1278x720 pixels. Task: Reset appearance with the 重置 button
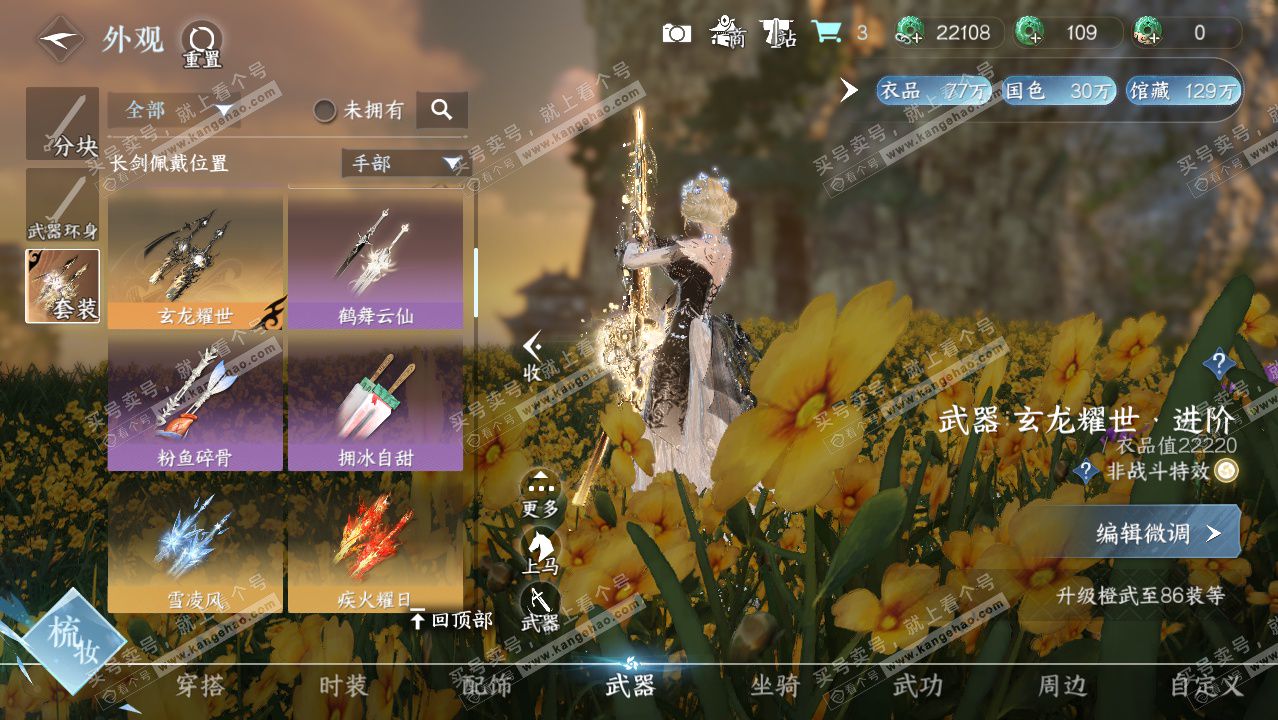(x=201, y=42)
